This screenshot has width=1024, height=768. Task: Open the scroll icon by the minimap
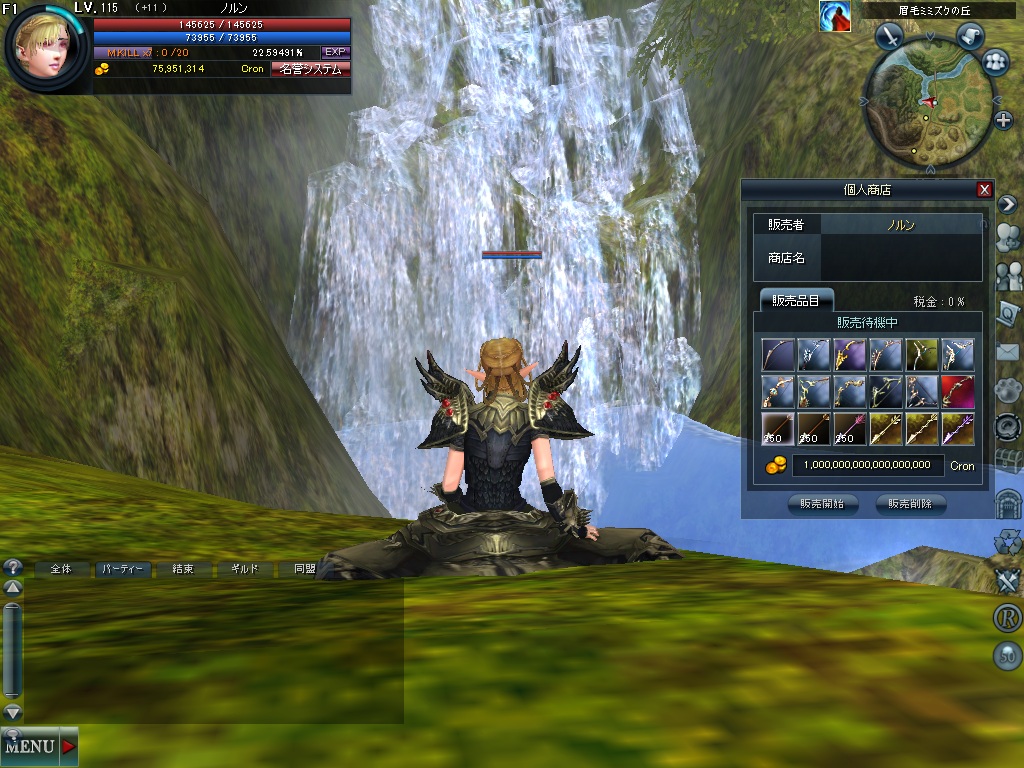coord(969,36)
